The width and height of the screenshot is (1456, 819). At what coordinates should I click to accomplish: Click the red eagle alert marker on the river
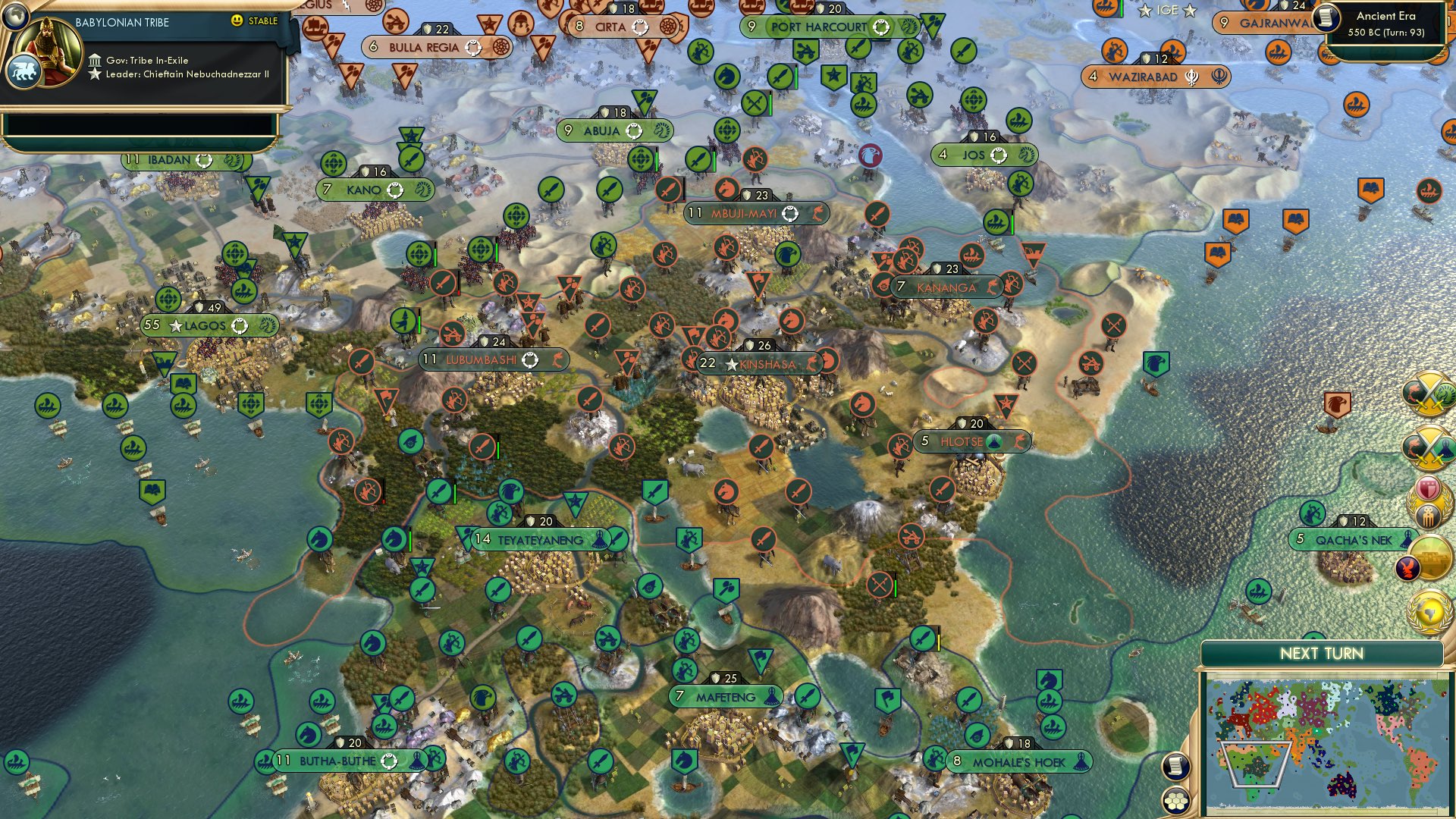coord(871,154)
